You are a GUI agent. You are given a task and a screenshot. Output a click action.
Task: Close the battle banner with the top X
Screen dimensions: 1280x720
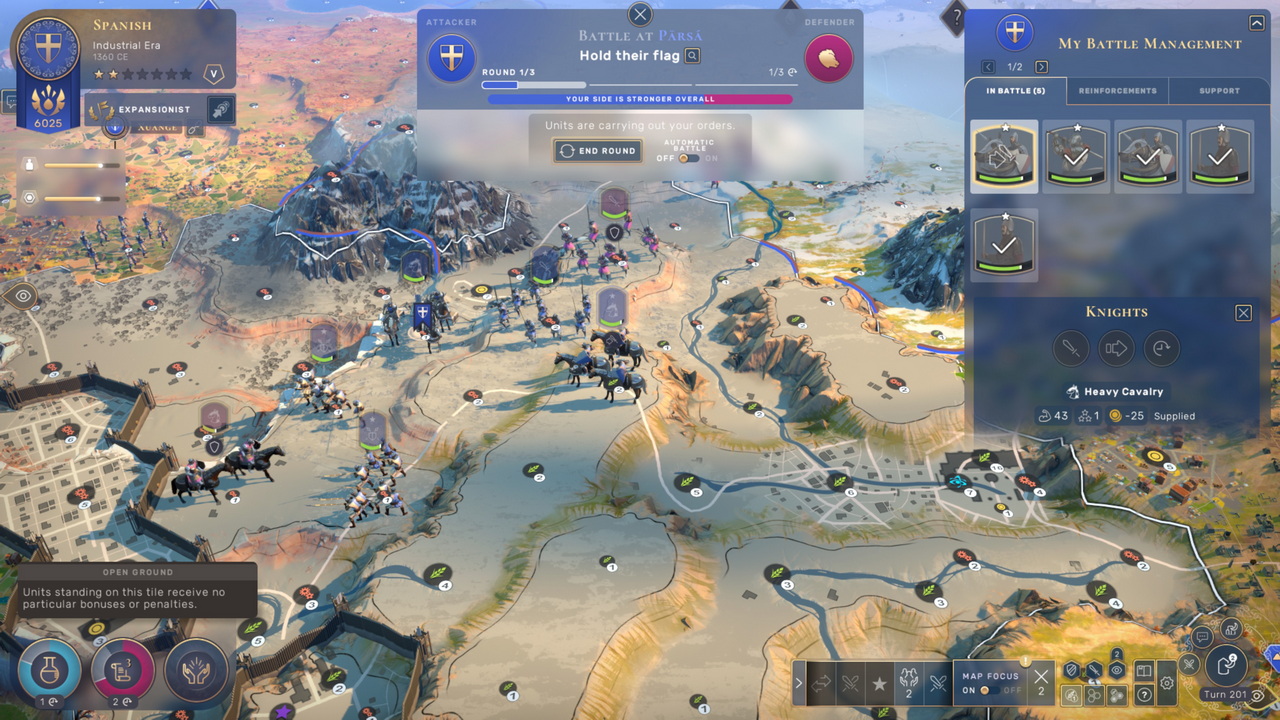640,14
